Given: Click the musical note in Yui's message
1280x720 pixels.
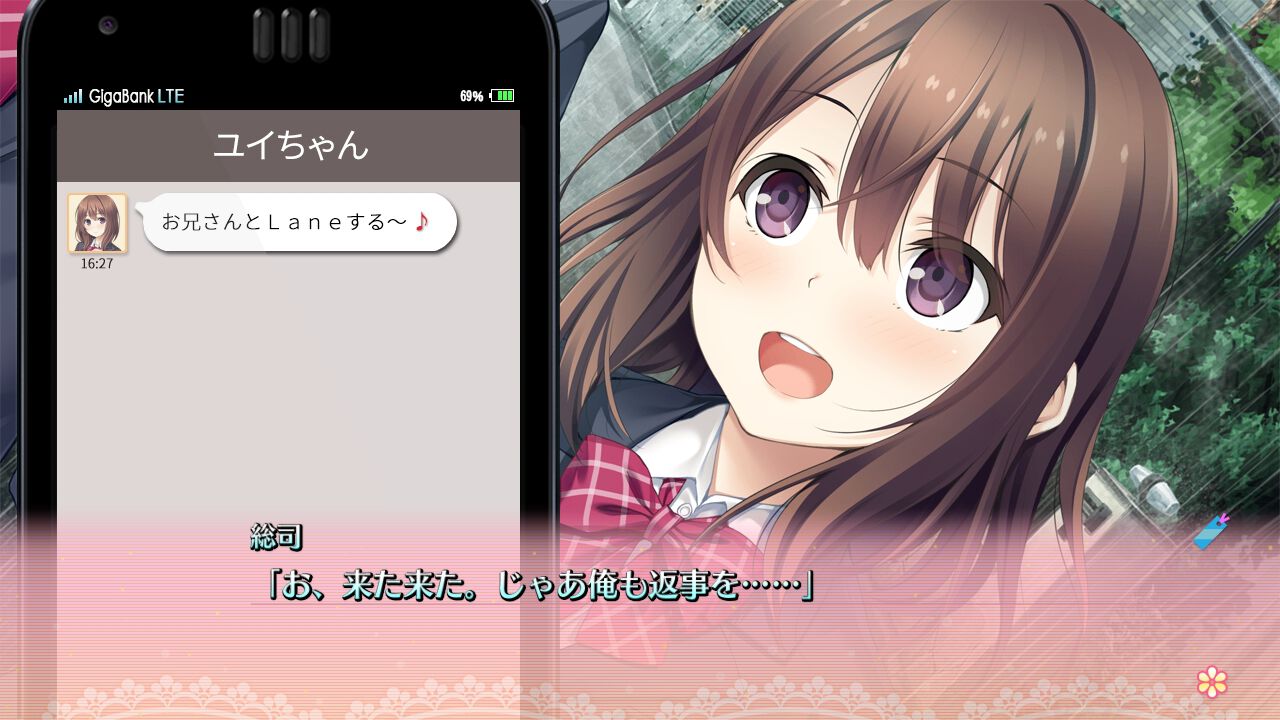Looking at the screenshot, I should tap(421, 222).
